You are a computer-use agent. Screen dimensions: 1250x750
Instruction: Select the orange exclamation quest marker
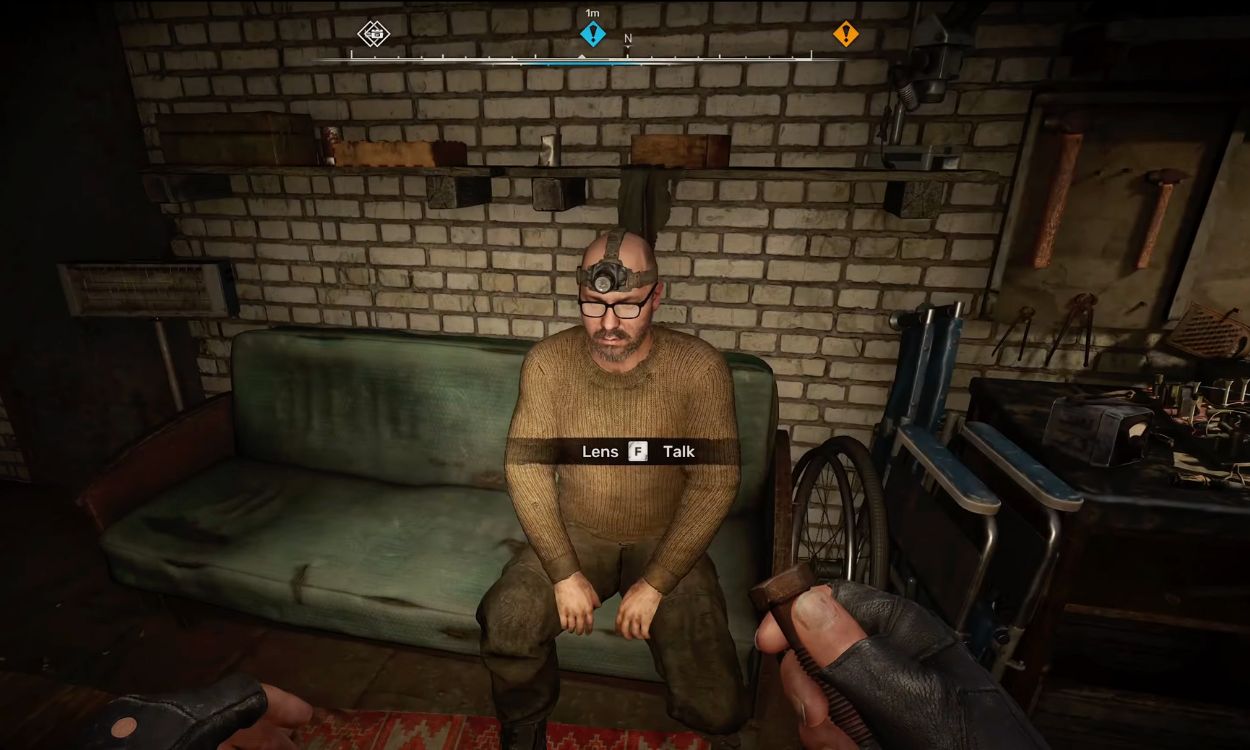coord(846,34)
